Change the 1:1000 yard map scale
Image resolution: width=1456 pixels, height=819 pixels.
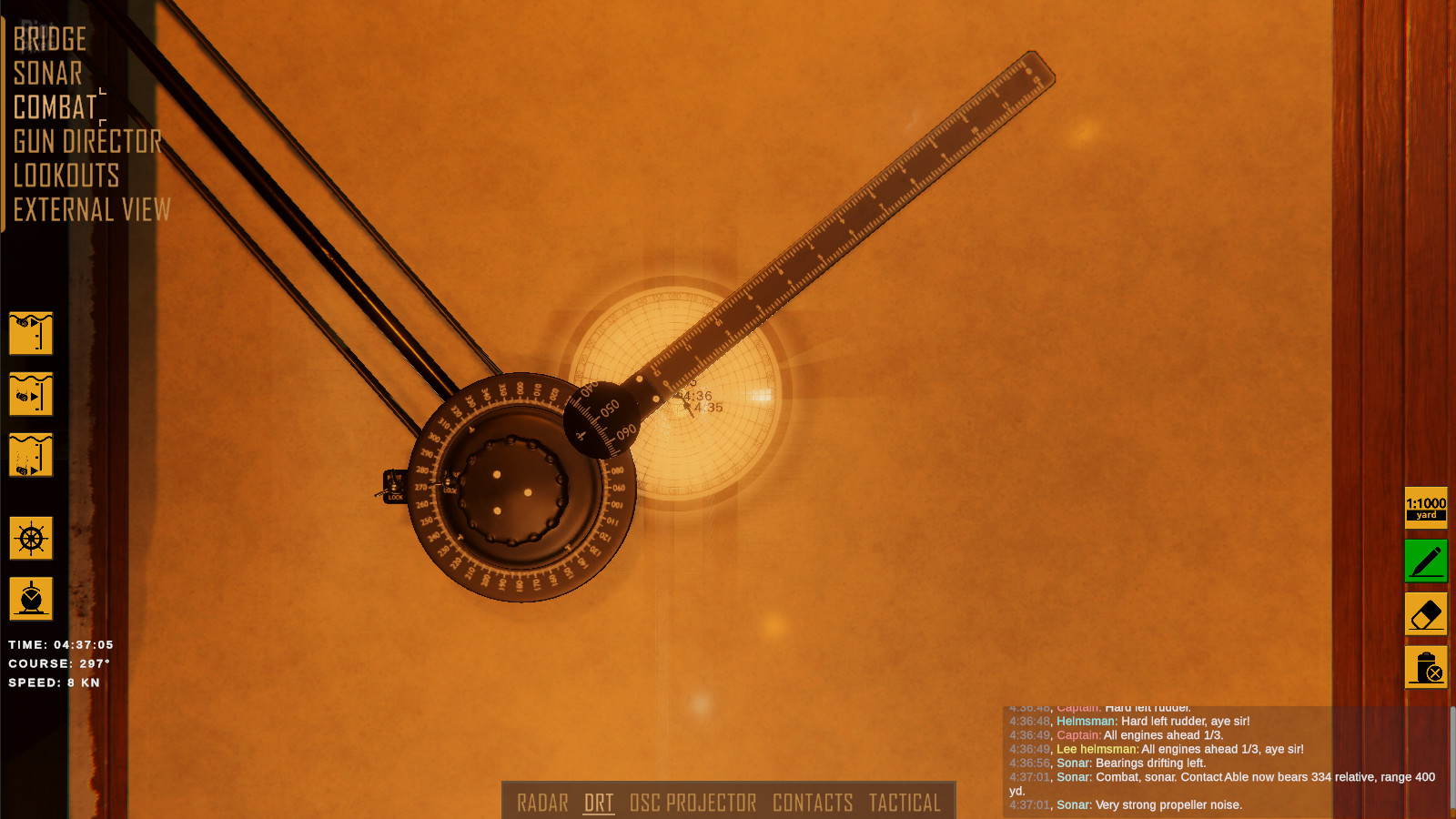(1426, 508)
